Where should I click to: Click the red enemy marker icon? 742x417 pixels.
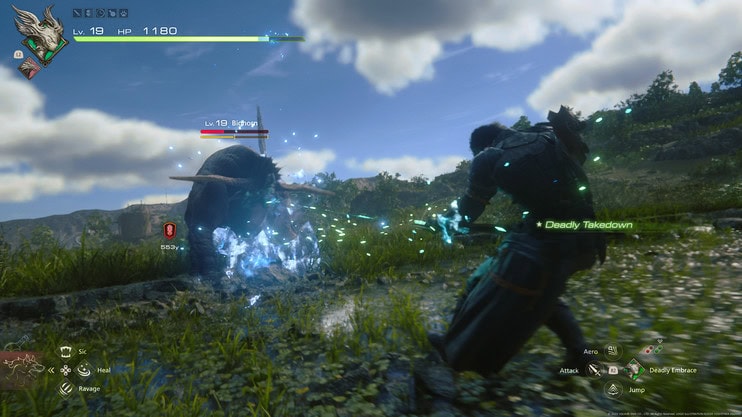(x=168, y=231)
